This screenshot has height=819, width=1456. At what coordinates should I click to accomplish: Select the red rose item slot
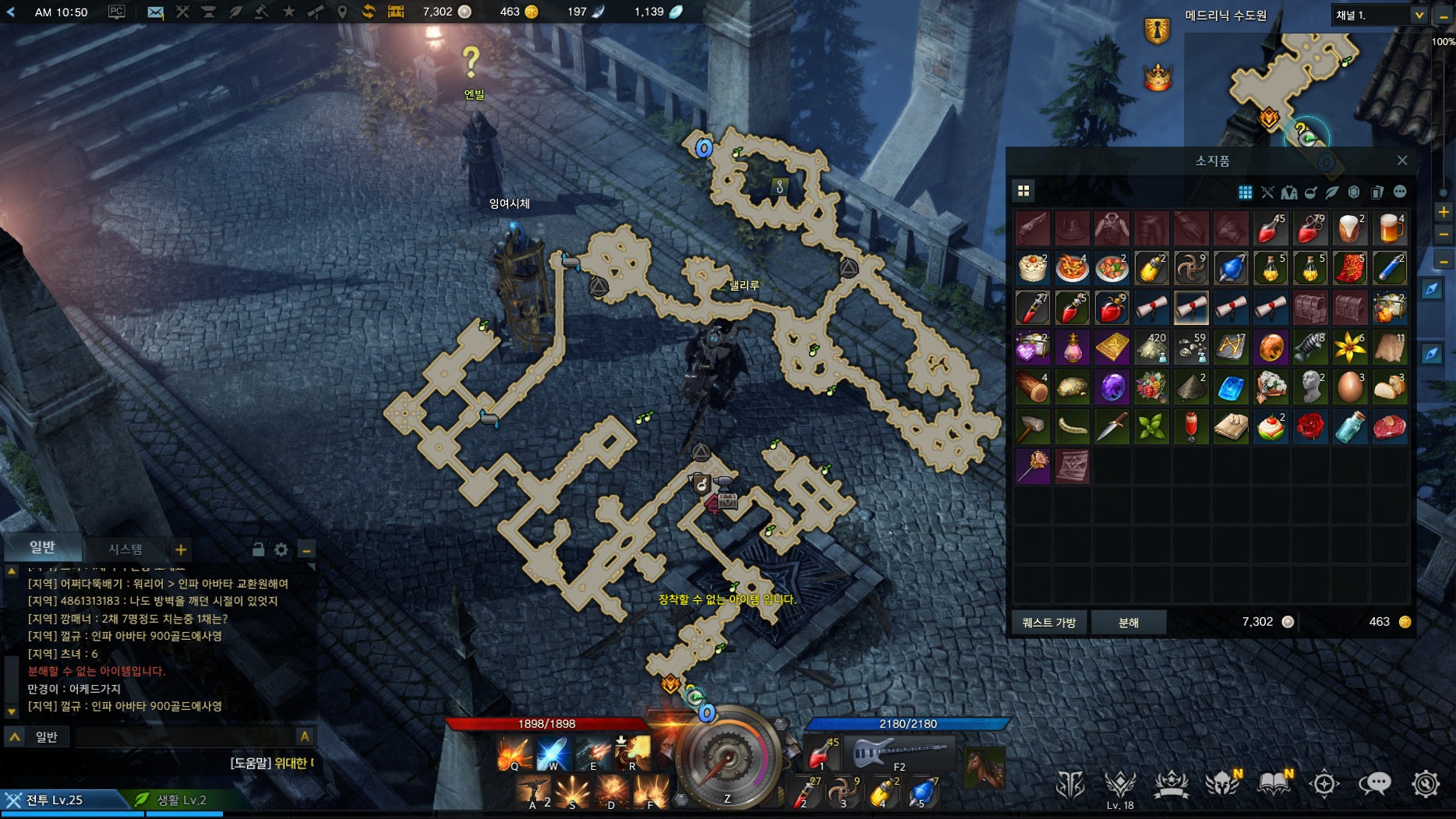[1310, 427]
